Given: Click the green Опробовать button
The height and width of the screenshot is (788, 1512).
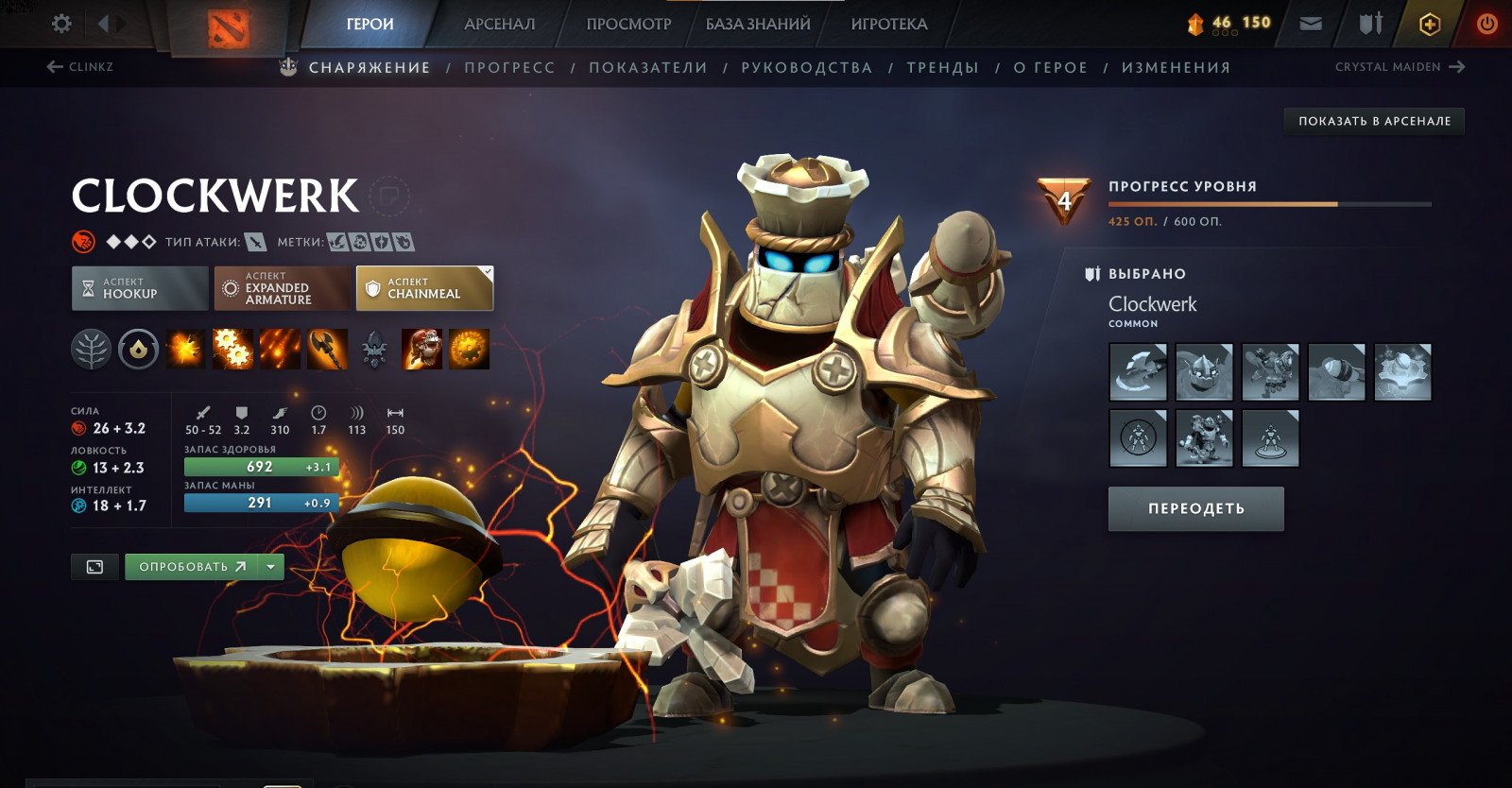Looking at the screenshot, I should (192, 567).
